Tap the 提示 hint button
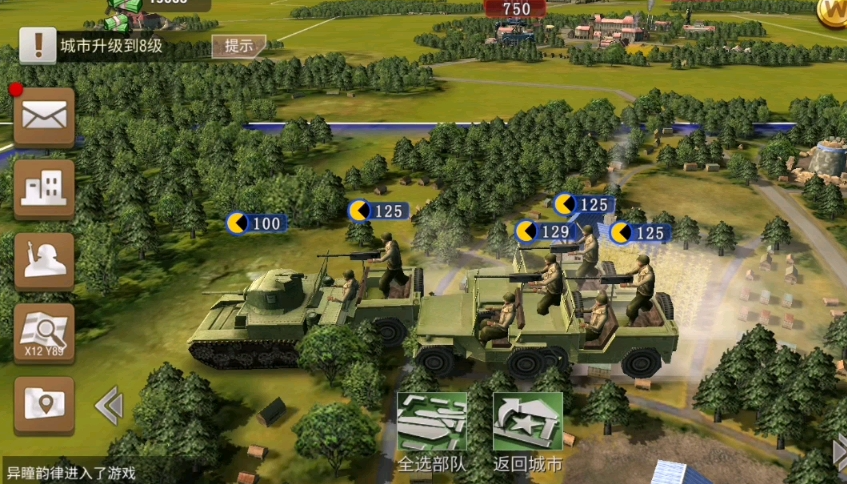 click(x=239, y=46)
